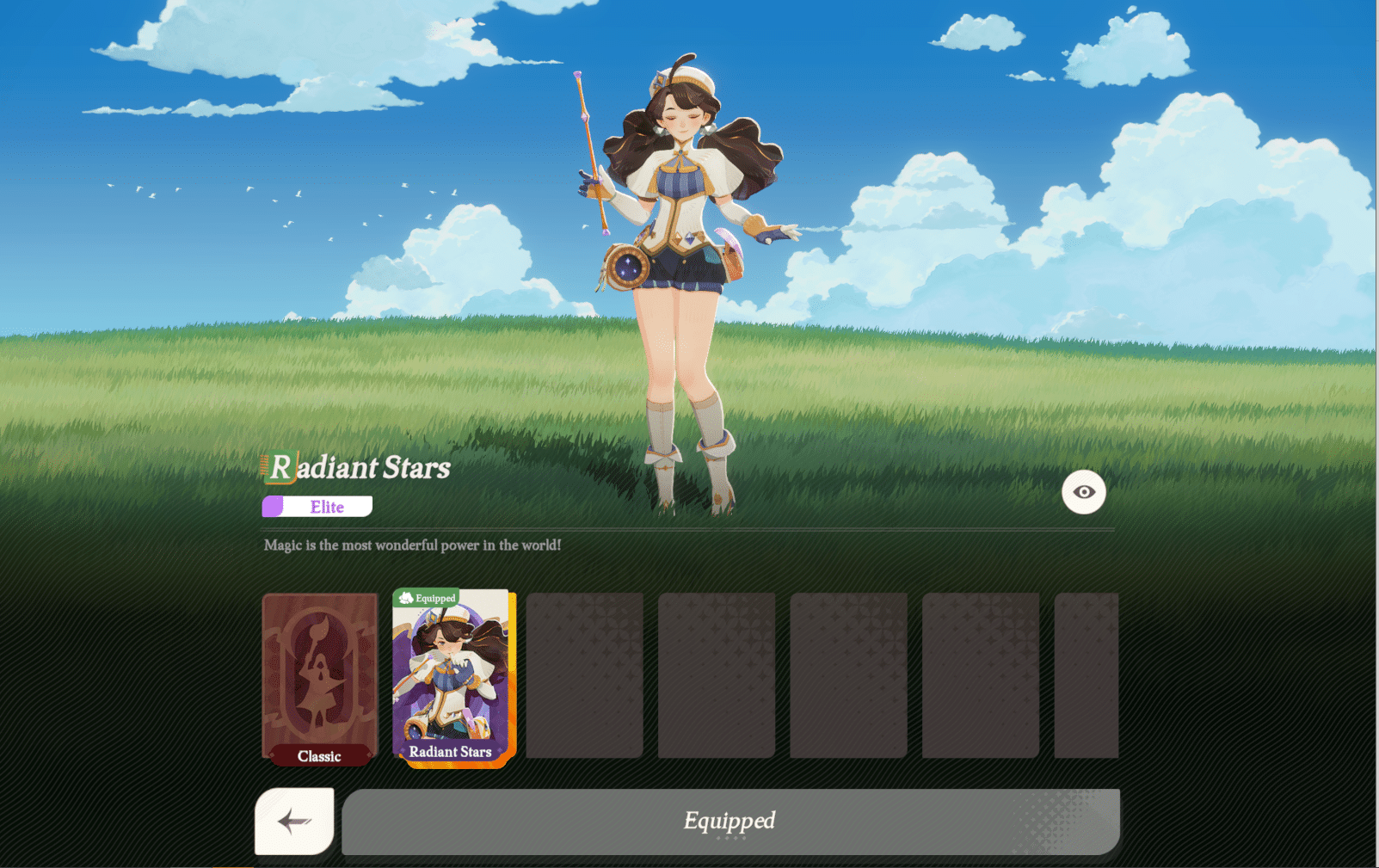Click the first empty skin slot

[x=586, y=675]
